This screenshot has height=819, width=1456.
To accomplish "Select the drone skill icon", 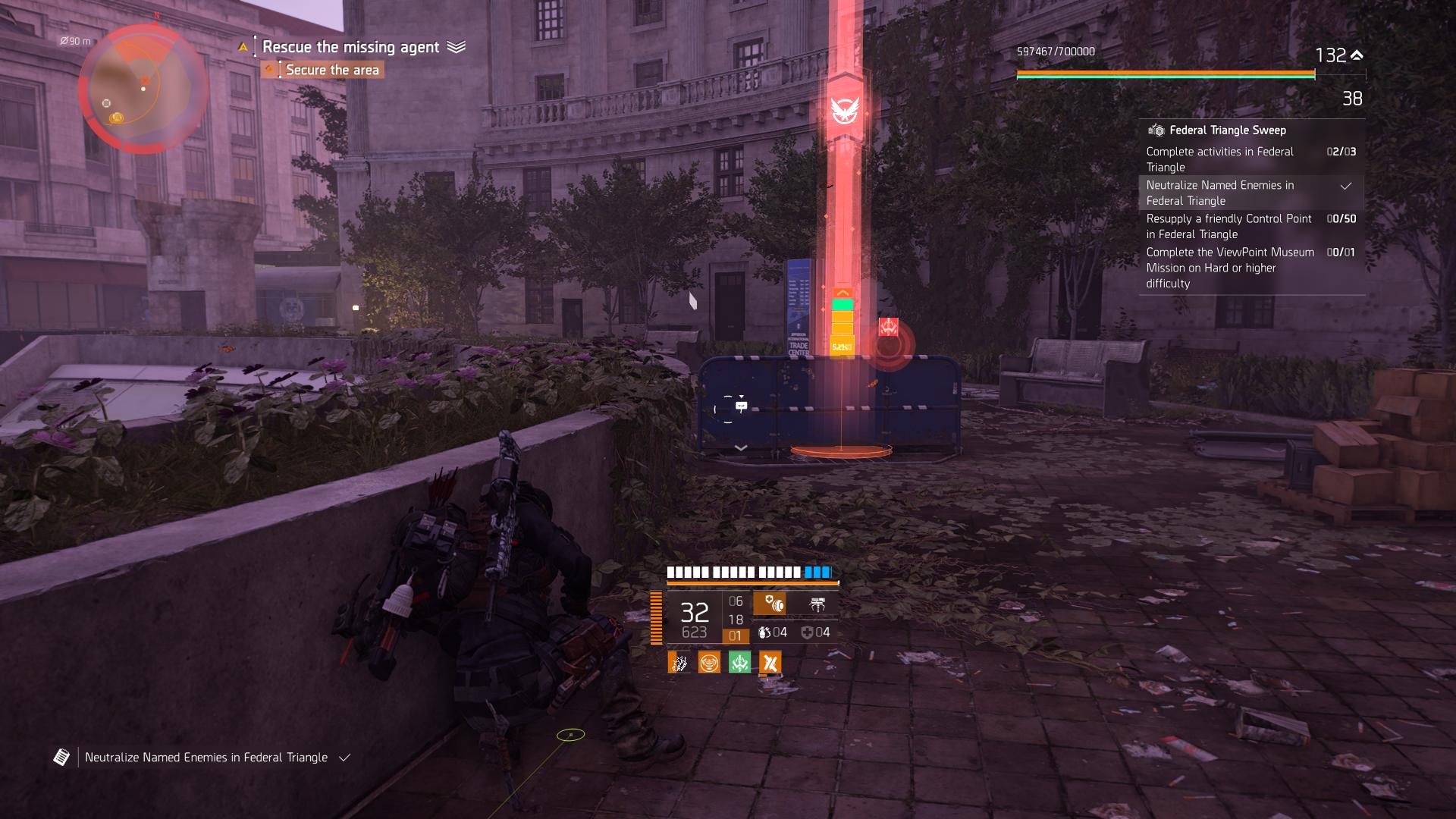I will tap(817, 604).
